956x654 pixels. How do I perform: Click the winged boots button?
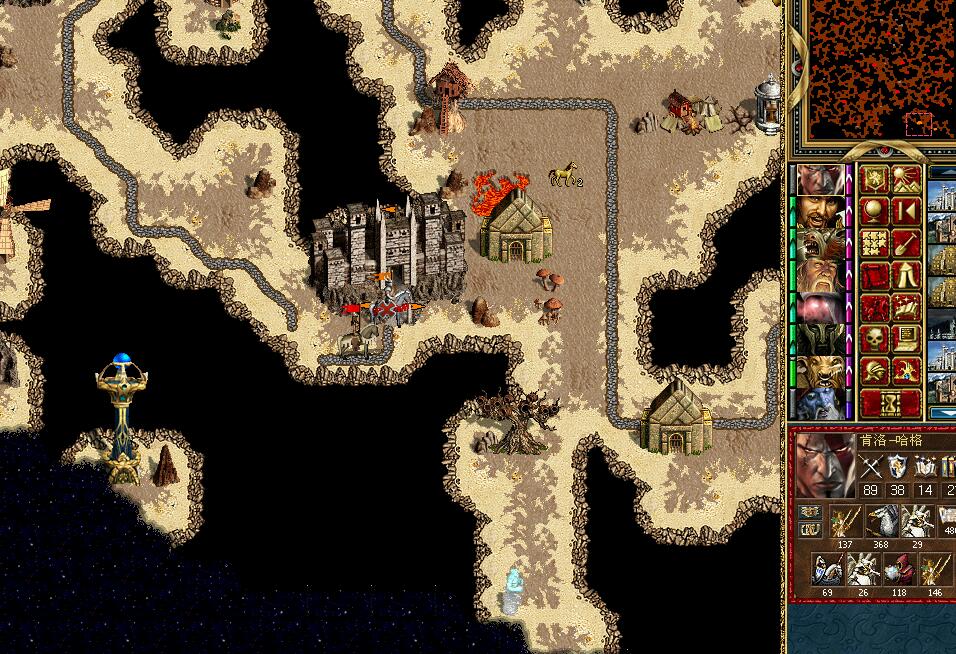[x=906, y=307]
